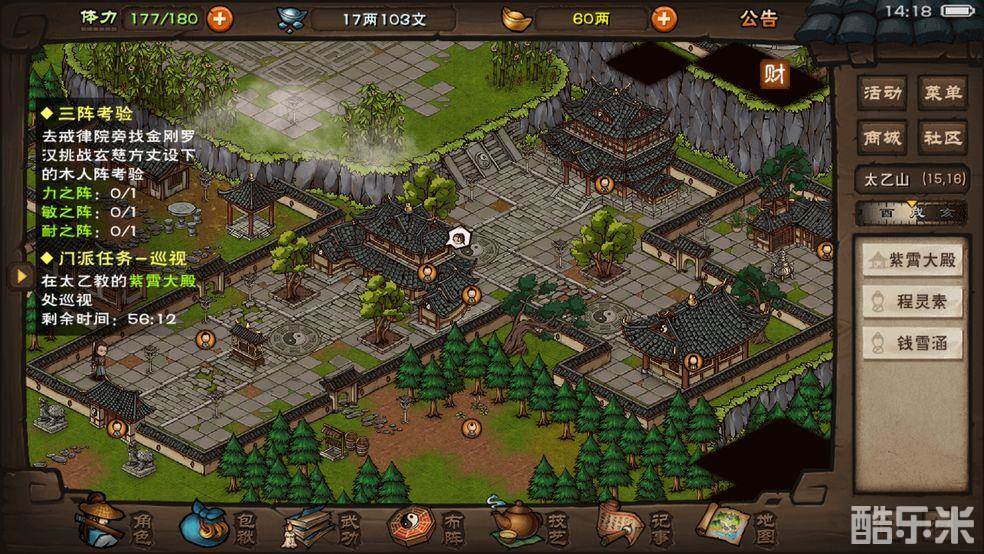Select the 三阵考验 quest entry
The image size is (984, 554).
(95, 114)
